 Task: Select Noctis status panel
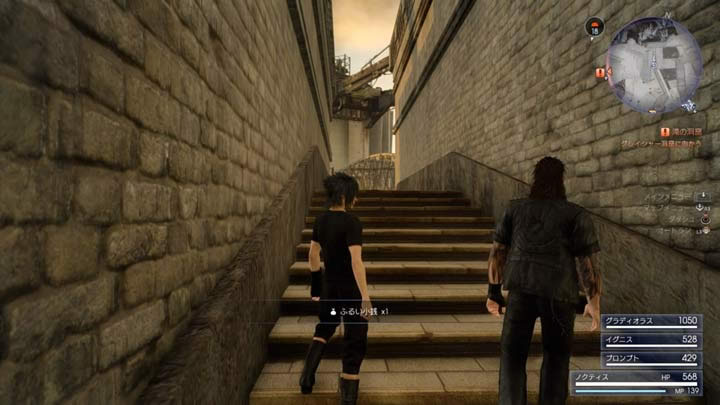(636, 382)
